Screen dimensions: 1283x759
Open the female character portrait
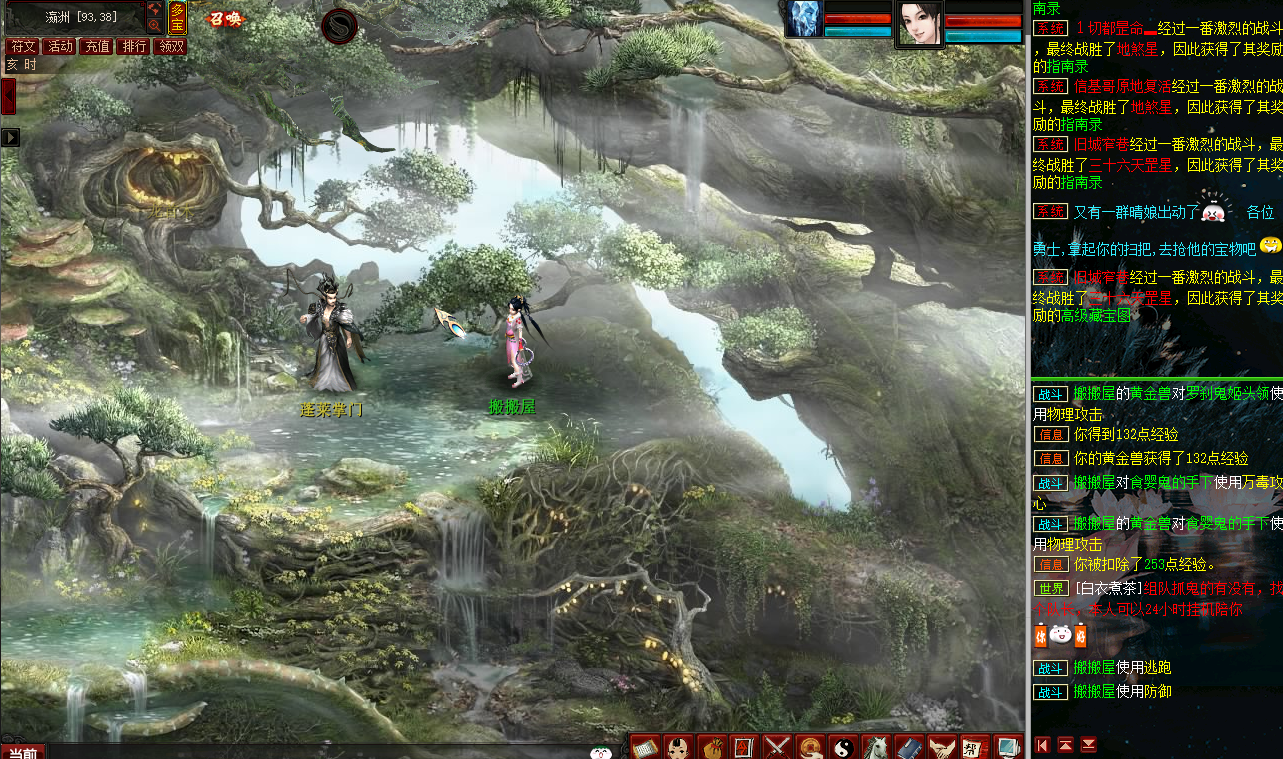tap(919, 23)
